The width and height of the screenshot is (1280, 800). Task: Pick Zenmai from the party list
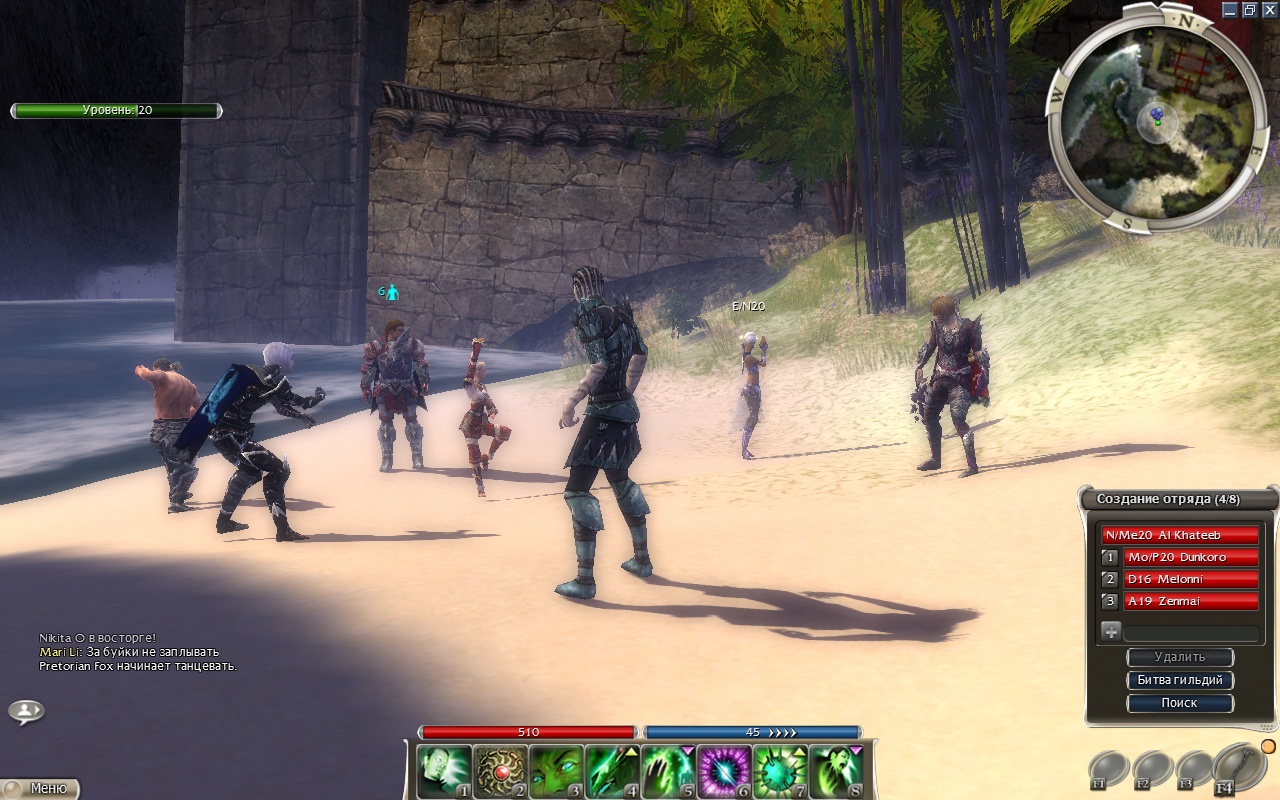click(1190, 601)
